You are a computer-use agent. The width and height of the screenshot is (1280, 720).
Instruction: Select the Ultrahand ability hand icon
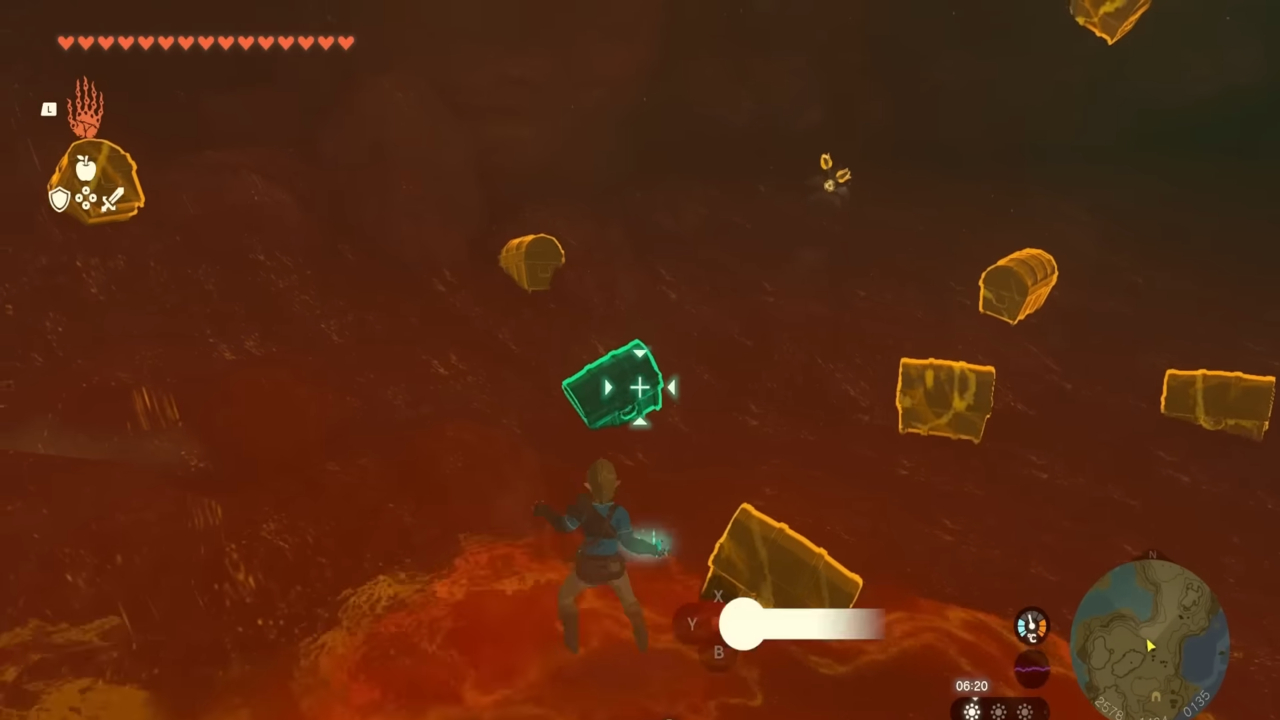coord(86,111)
